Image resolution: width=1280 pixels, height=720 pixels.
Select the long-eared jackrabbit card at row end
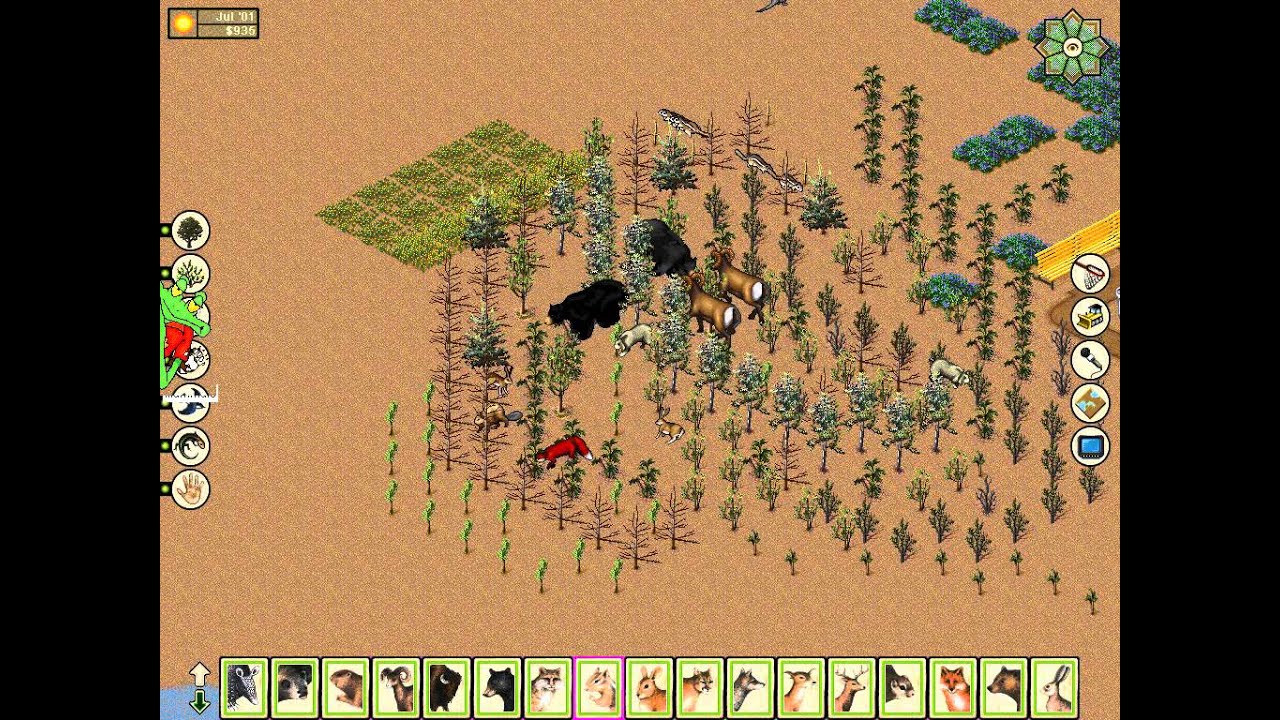click(x=1055, y=687)
